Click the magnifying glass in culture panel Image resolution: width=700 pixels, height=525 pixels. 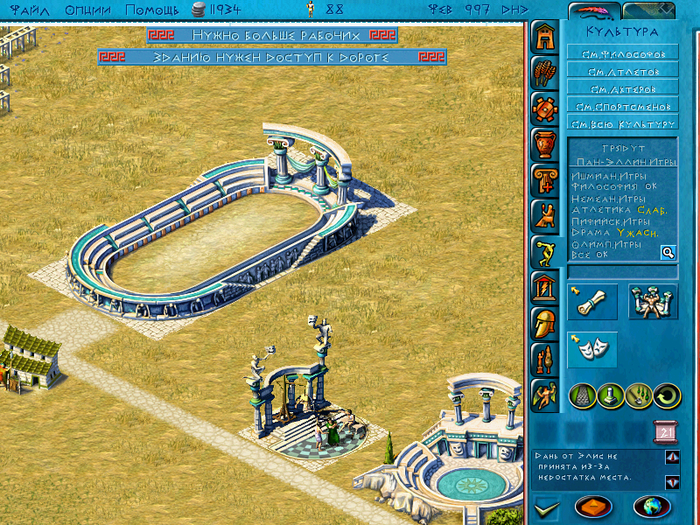coord(668,253)
